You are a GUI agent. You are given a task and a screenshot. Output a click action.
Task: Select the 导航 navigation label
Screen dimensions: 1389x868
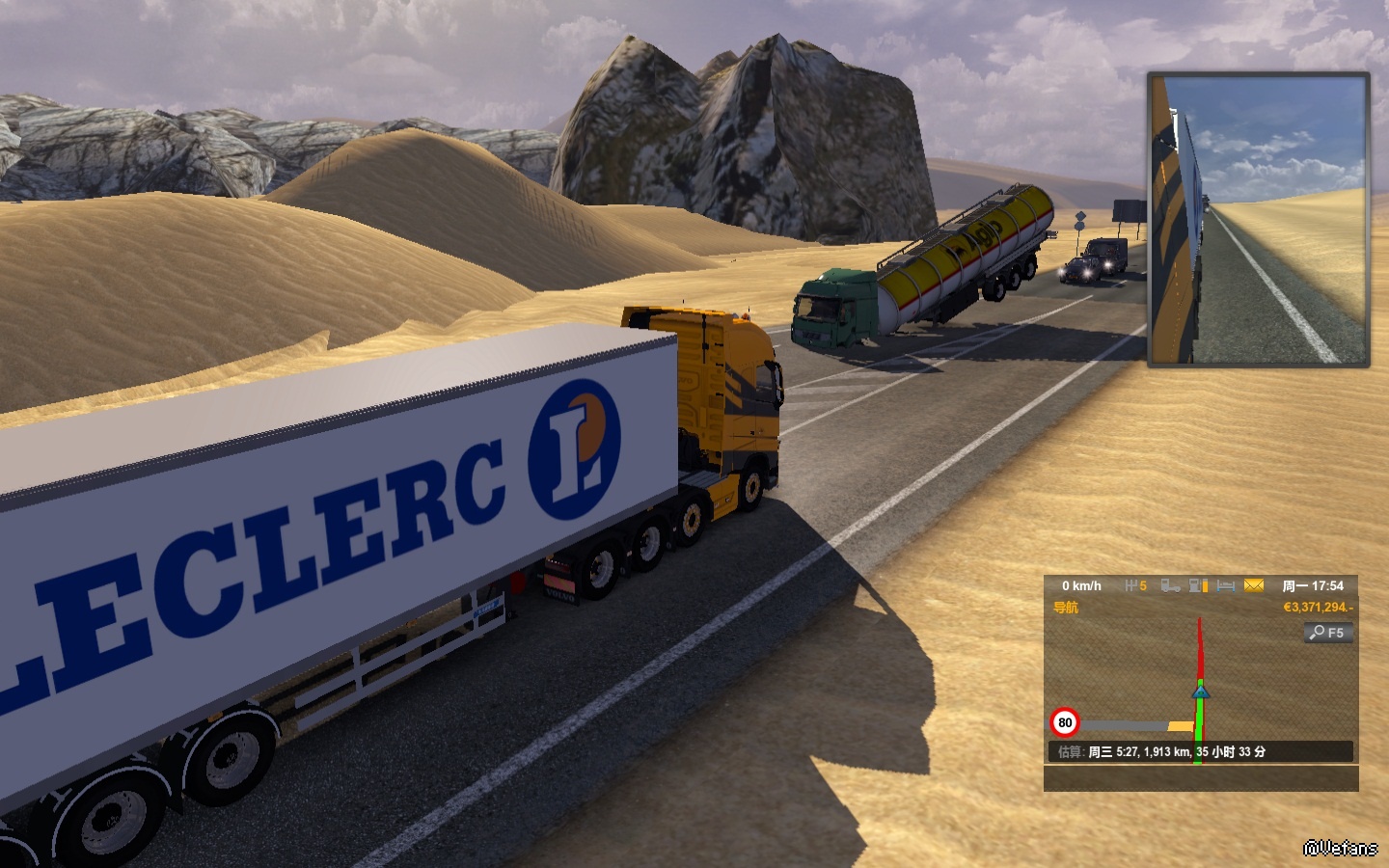point(1066,608)
